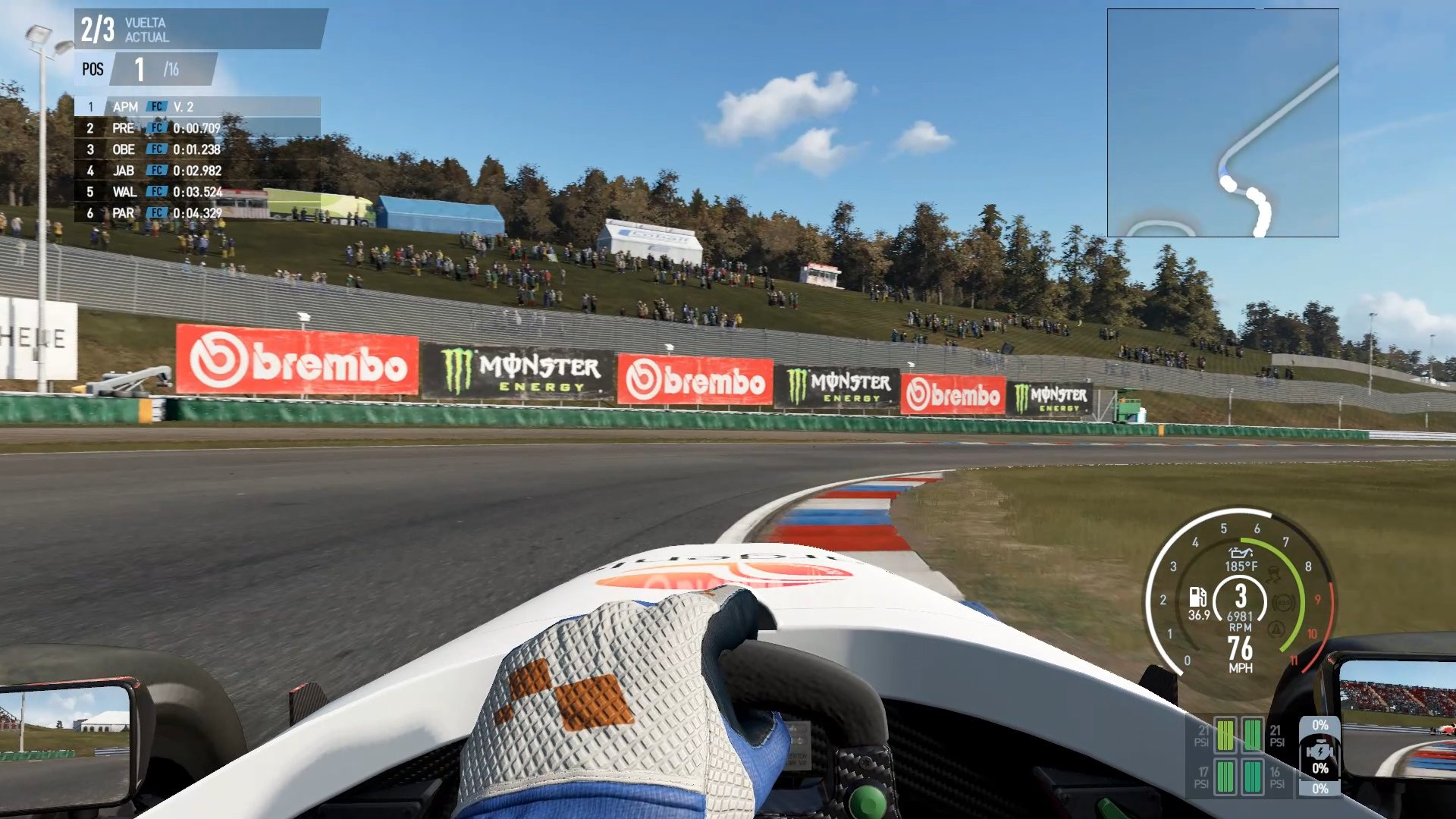Toggle the rear-left tire pressure indicator
The image size is (1456, 819).
[1225, 777]
